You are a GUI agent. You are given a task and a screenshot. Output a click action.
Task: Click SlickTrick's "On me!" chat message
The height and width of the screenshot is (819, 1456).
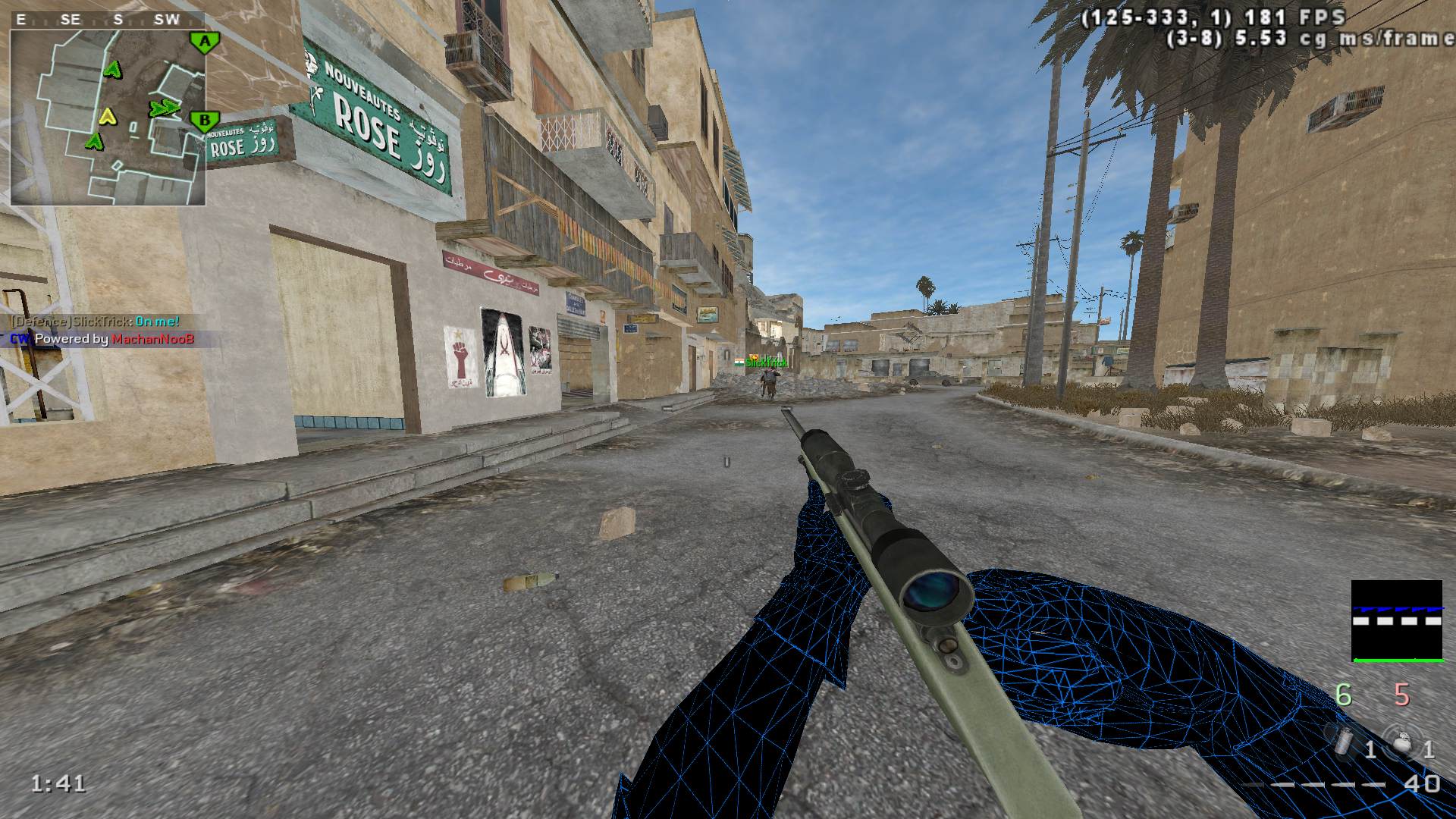[x=95, y=322]
